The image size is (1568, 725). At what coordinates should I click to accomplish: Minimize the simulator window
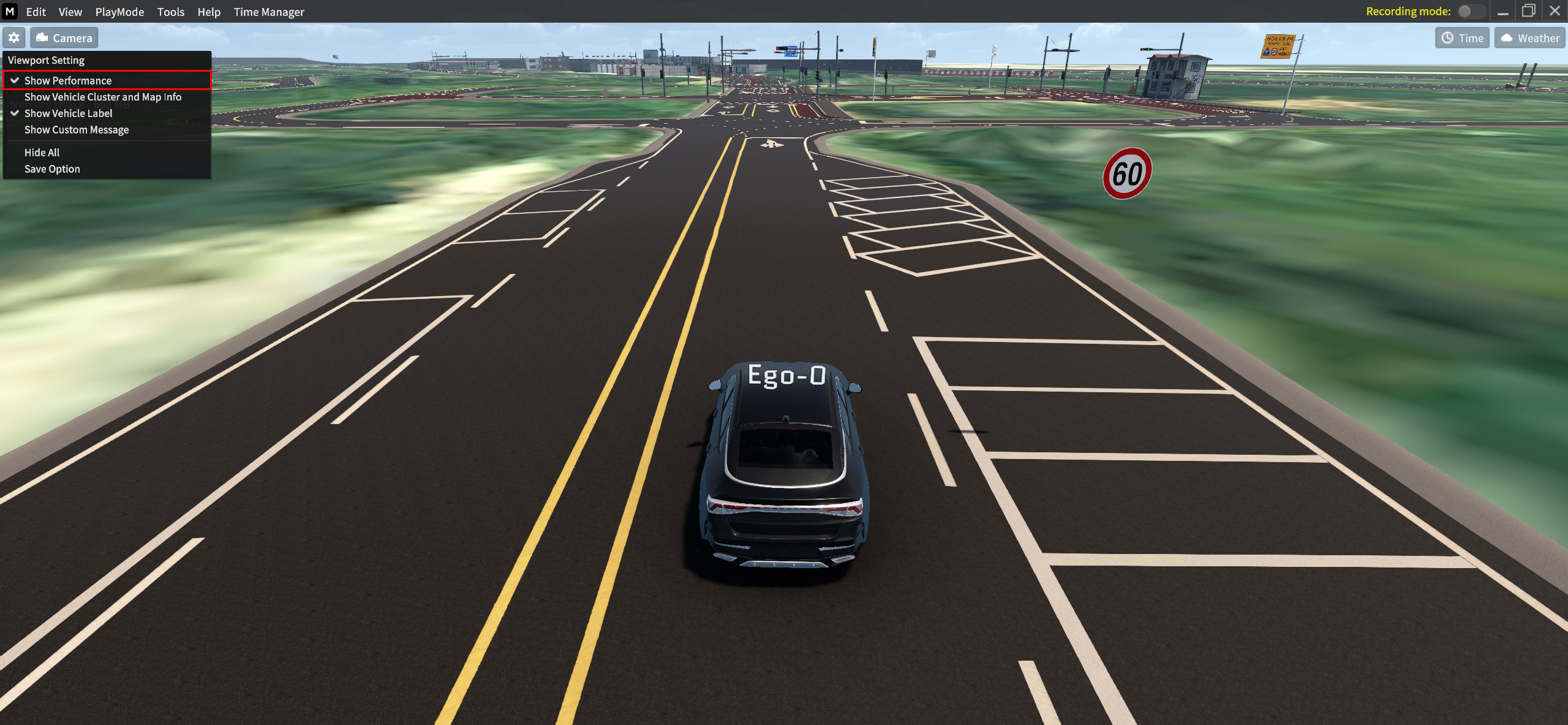point(1503,11)
